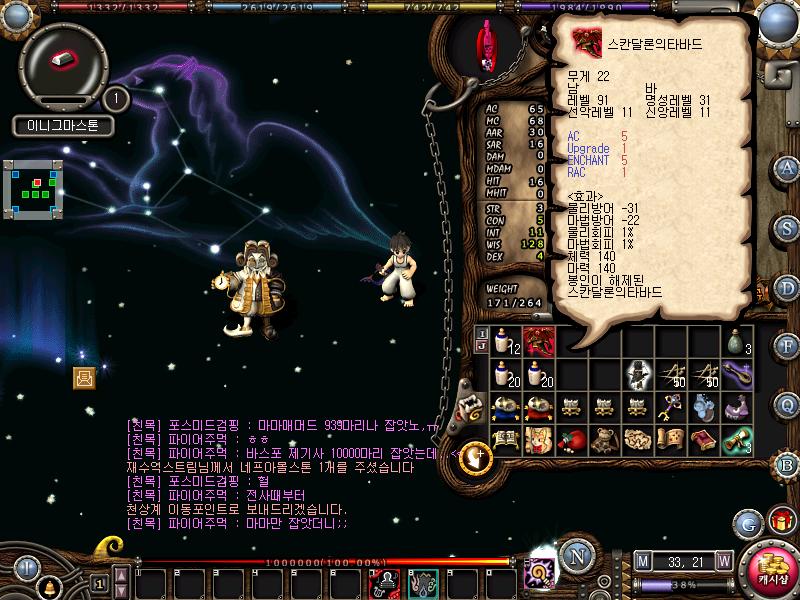Click the round F button
This screenshot has width=800, height=600.
pos(787,346)
